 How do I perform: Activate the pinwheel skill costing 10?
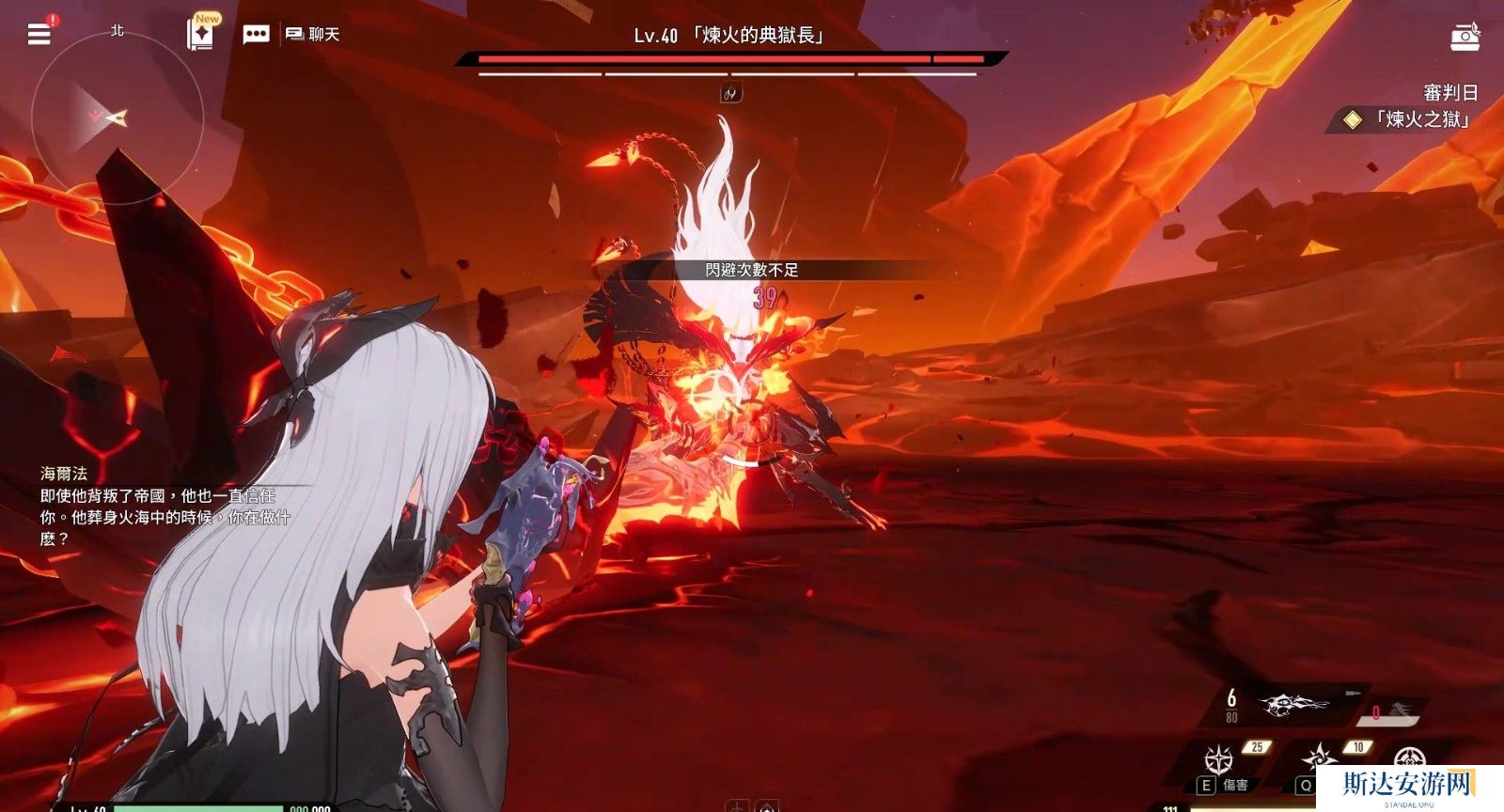click(x=1321, y=757)
